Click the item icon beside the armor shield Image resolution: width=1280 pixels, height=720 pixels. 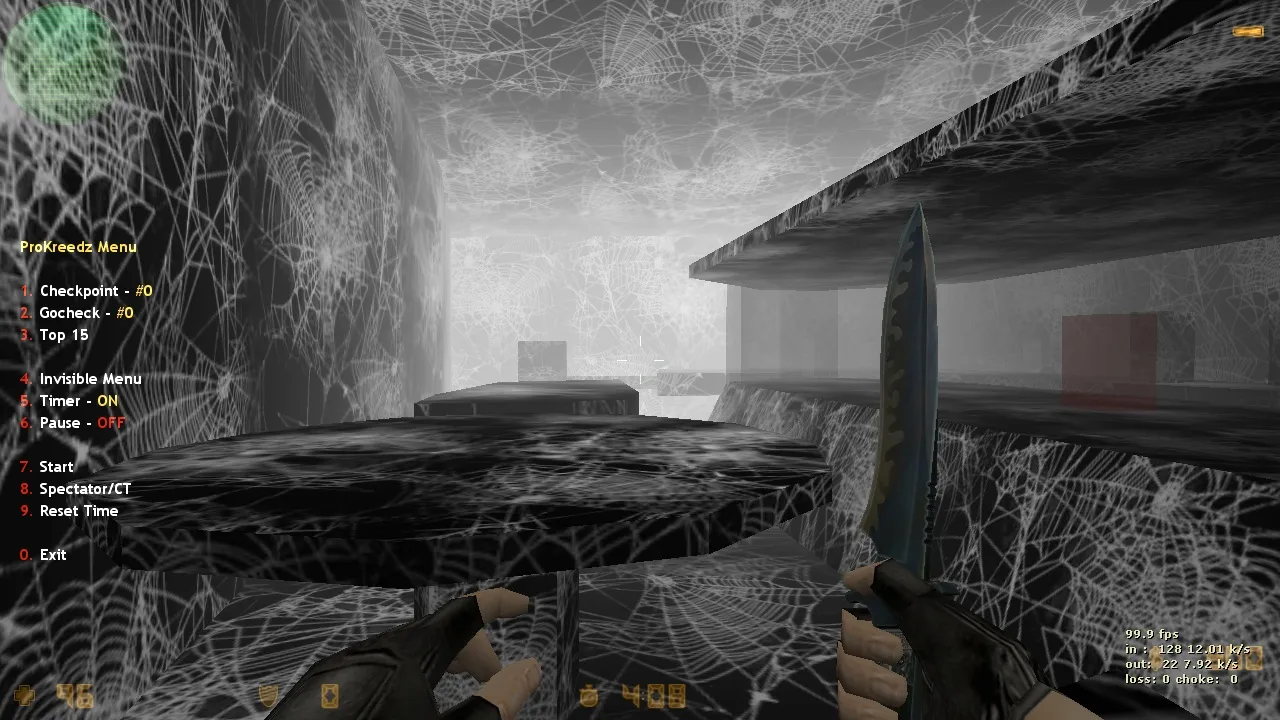(x=329, y=695)
